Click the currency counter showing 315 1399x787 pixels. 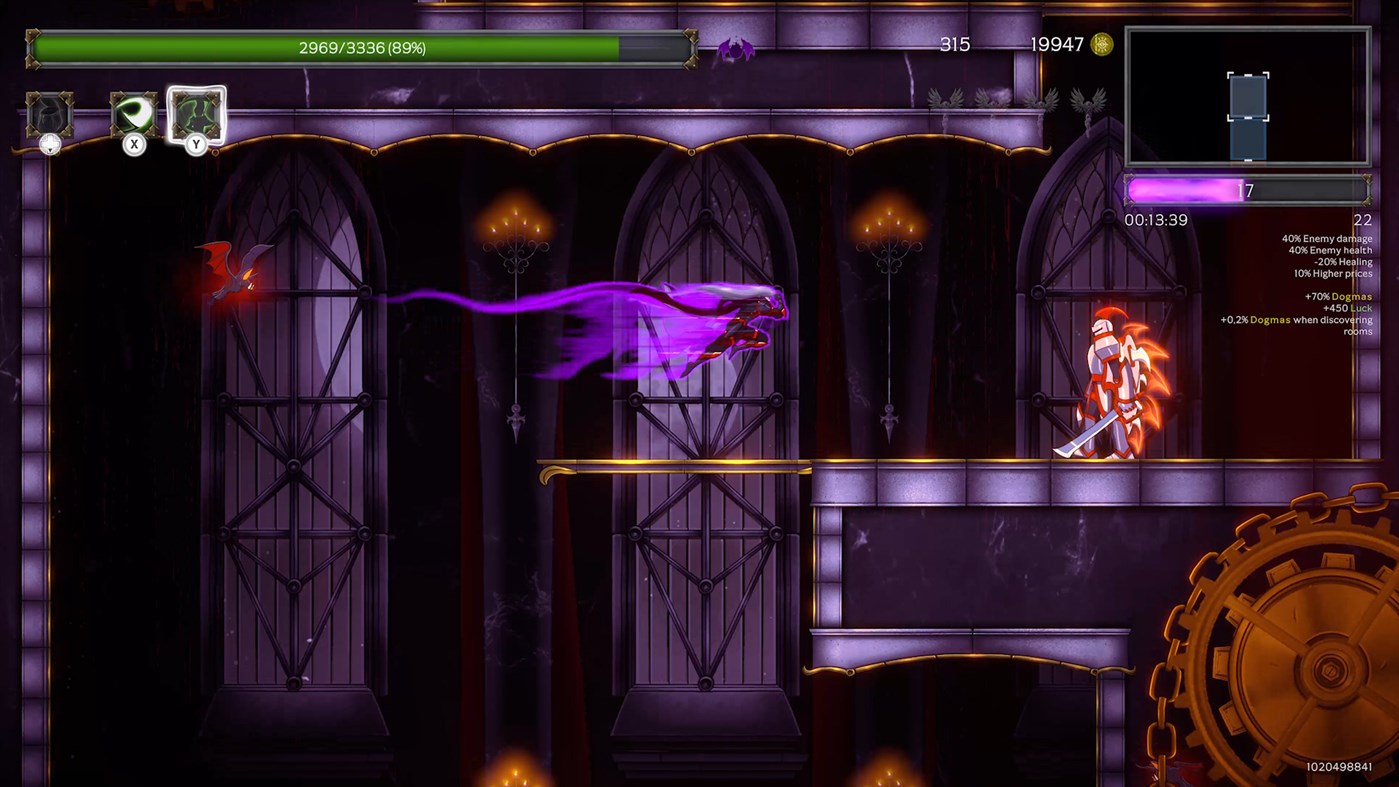pos(956,44)
